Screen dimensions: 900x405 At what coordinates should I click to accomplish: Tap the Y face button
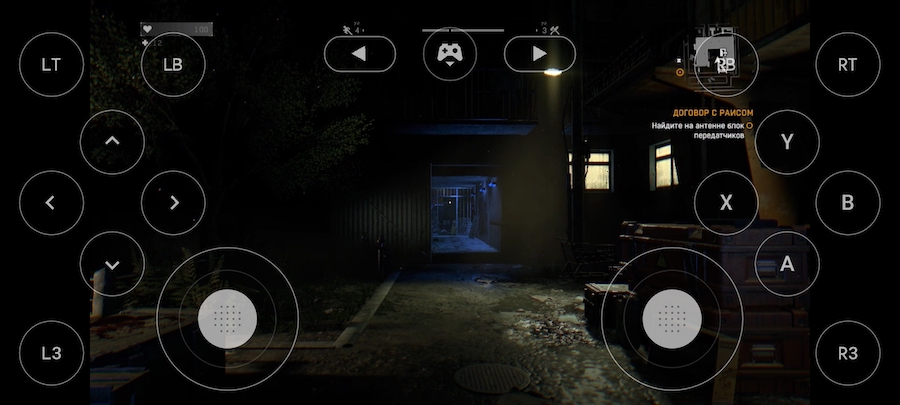point(787,141)
